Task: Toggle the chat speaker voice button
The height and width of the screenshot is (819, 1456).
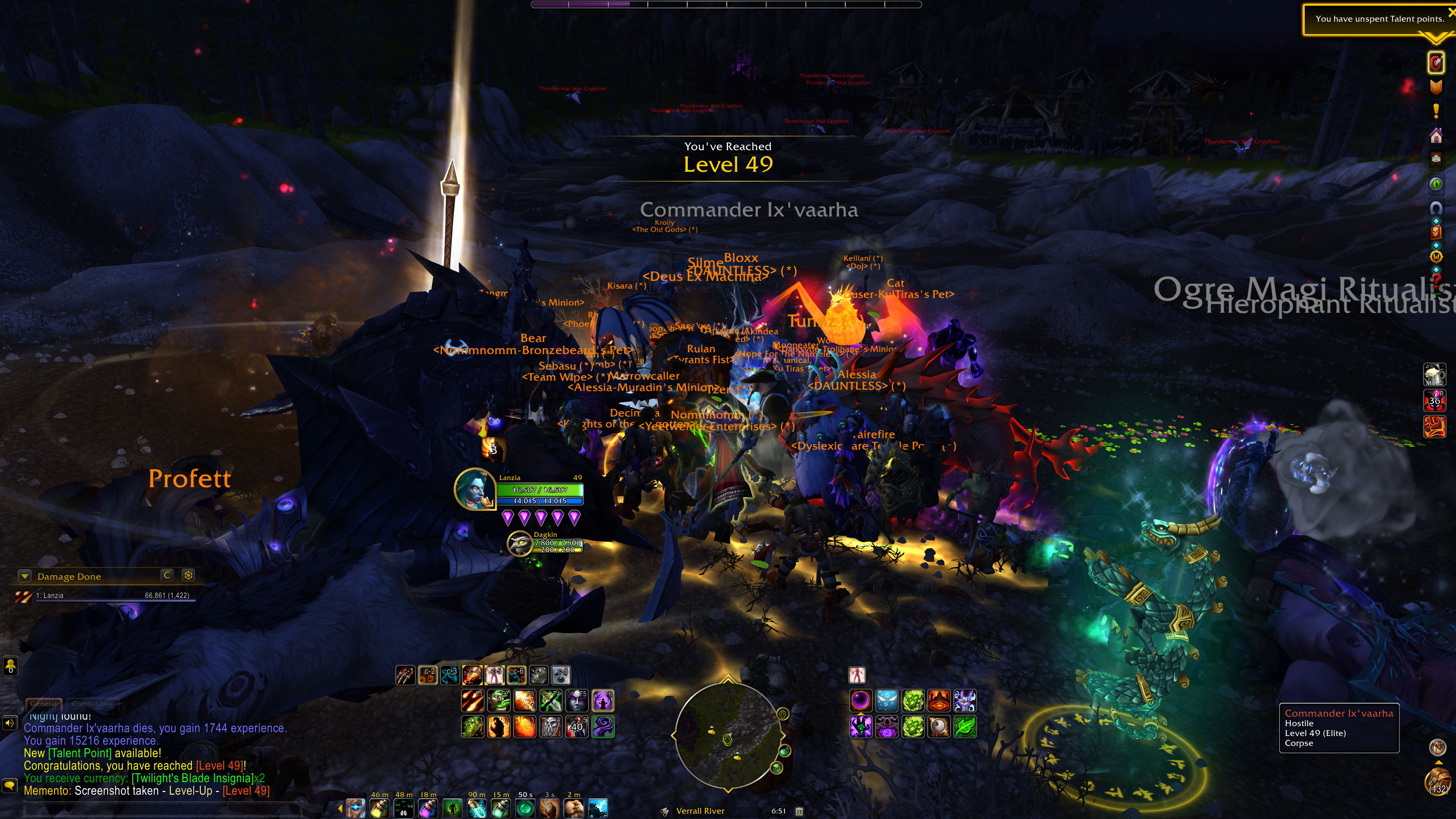Action: [x=9, y=723]
